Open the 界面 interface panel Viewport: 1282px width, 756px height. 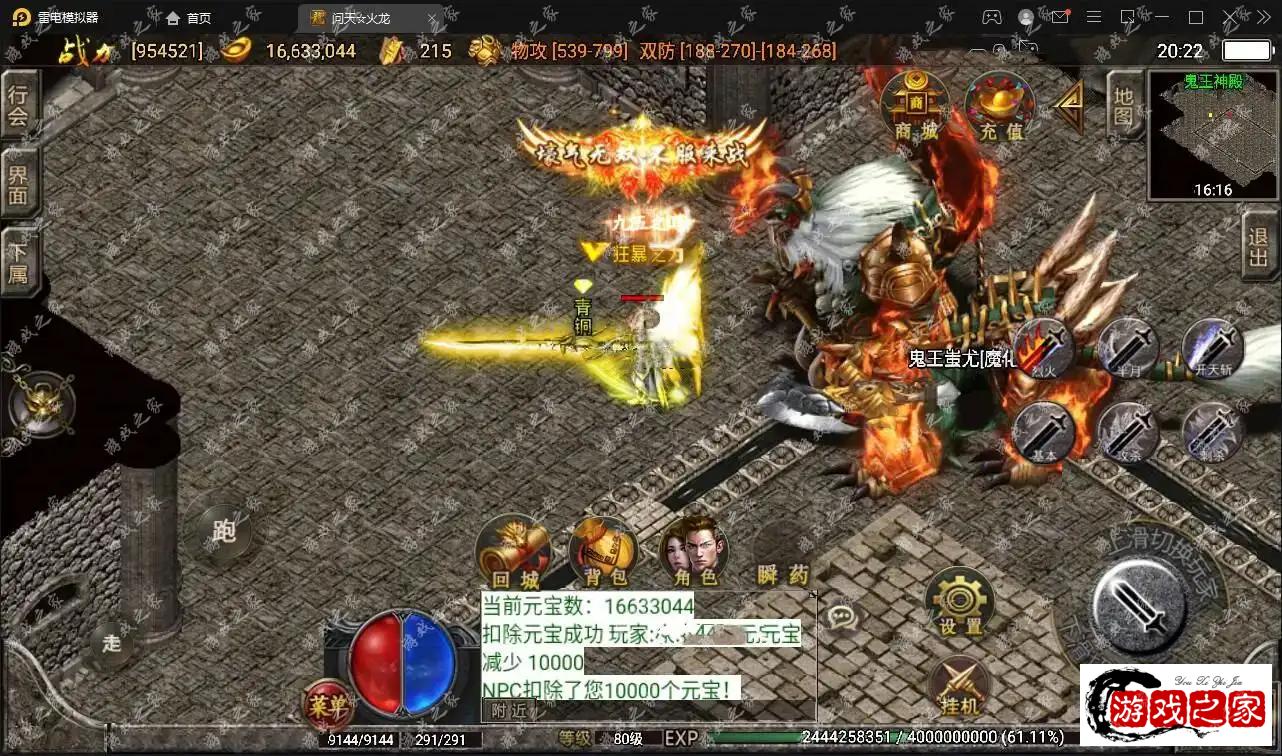pyautogui.click(x=18, y=183)
